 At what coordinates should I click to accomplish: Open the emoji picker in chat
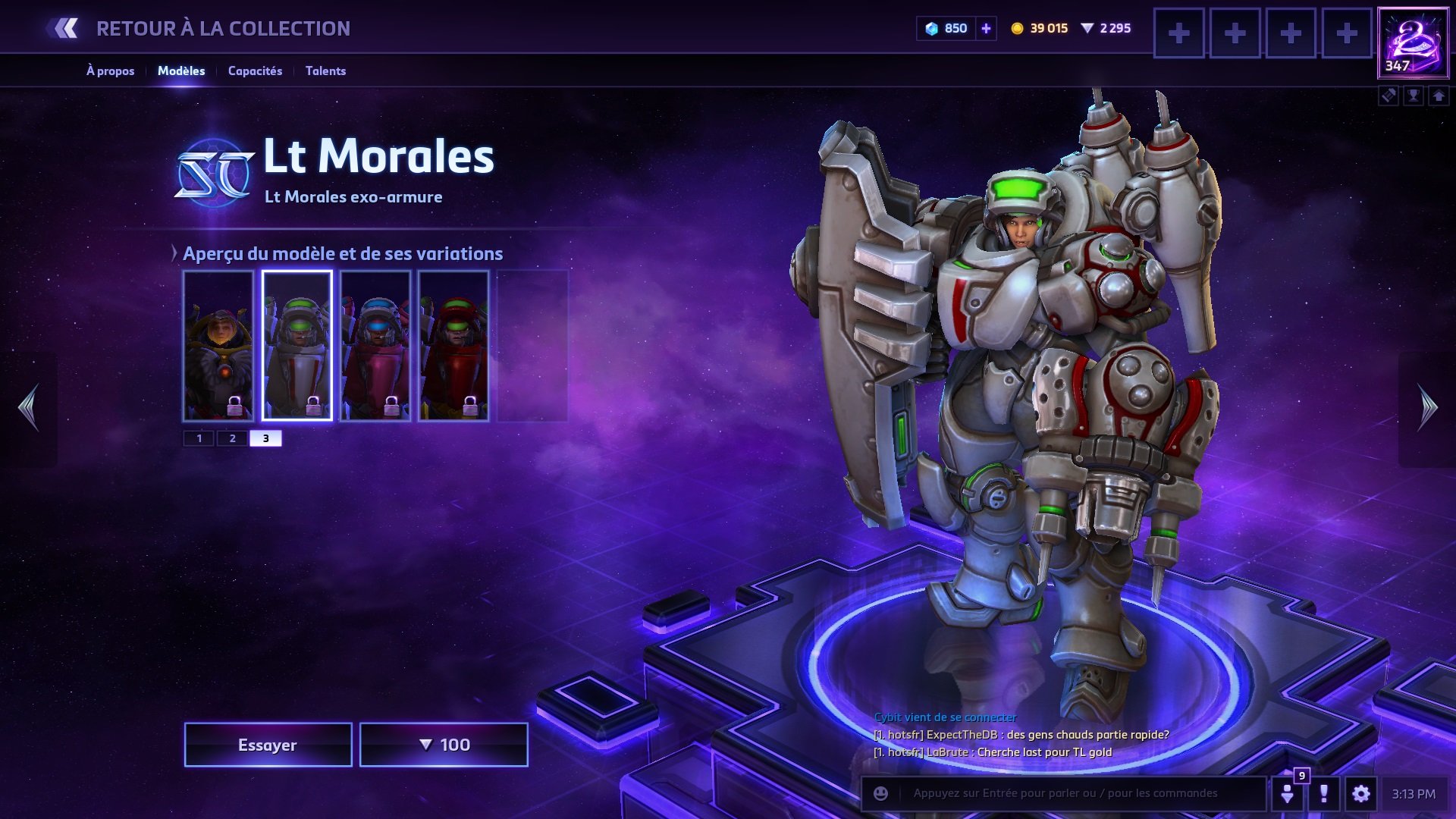pos(880,793)
